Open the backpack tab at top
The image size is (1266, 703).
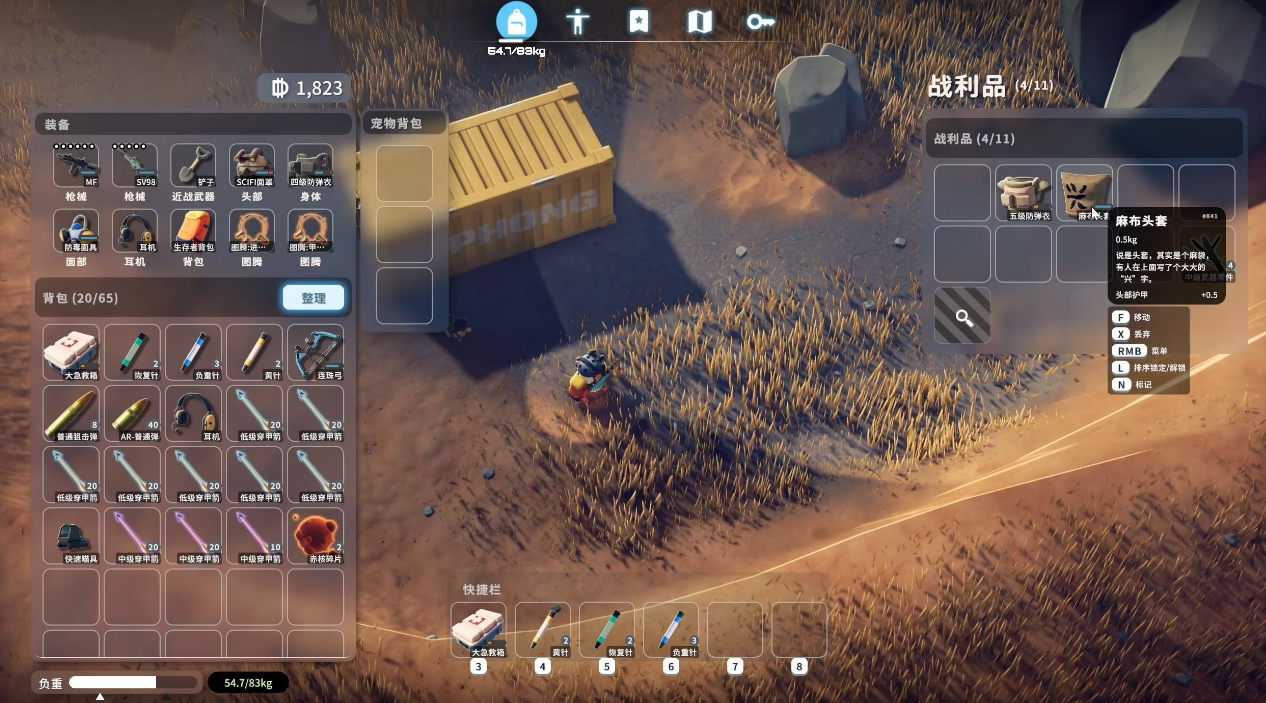516,21
